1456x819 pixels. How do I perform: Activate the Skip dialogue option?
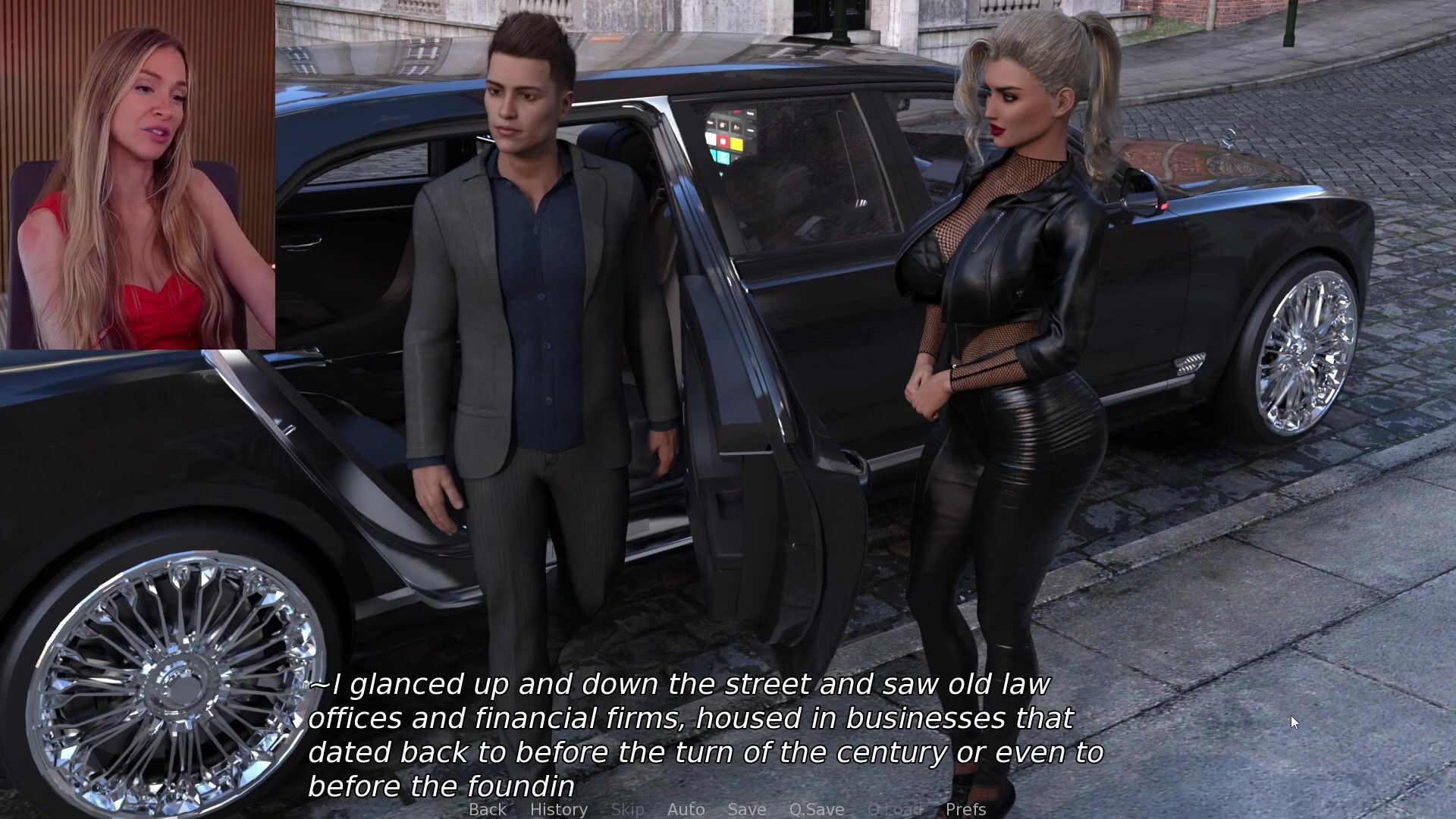(x=627, y=809)
